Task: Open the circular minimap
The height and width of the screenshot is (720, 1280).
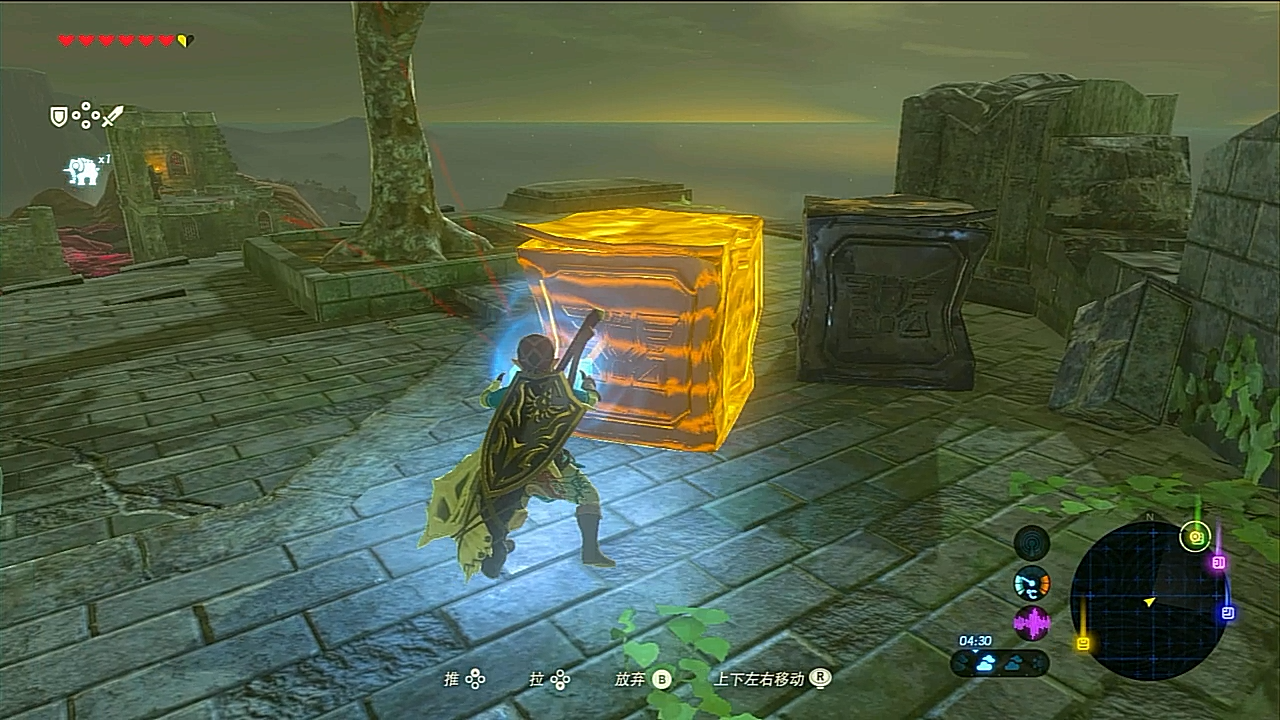Action: coord(1148,598)
